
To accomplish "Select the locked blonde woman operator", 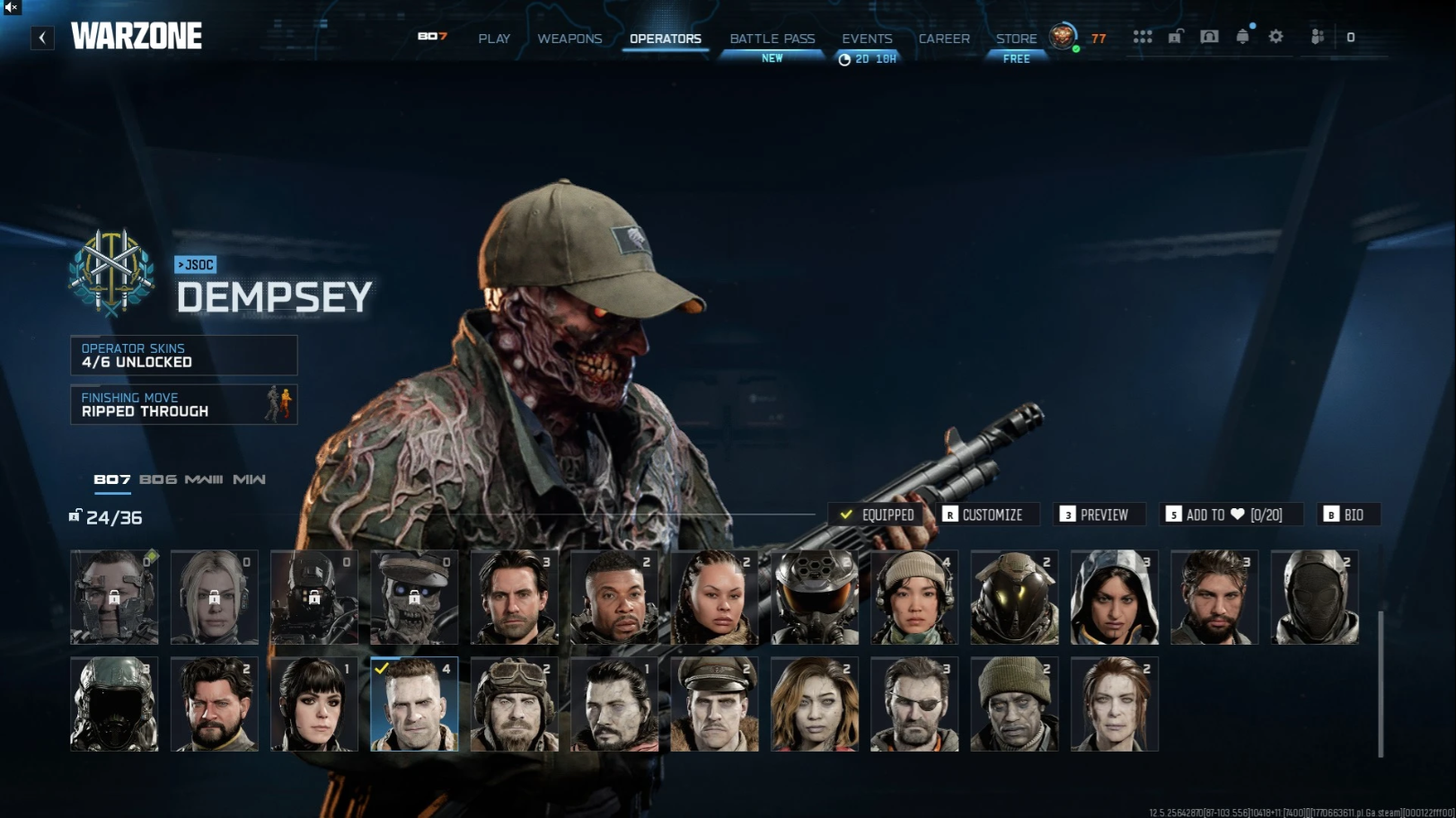I will point(215,597).
